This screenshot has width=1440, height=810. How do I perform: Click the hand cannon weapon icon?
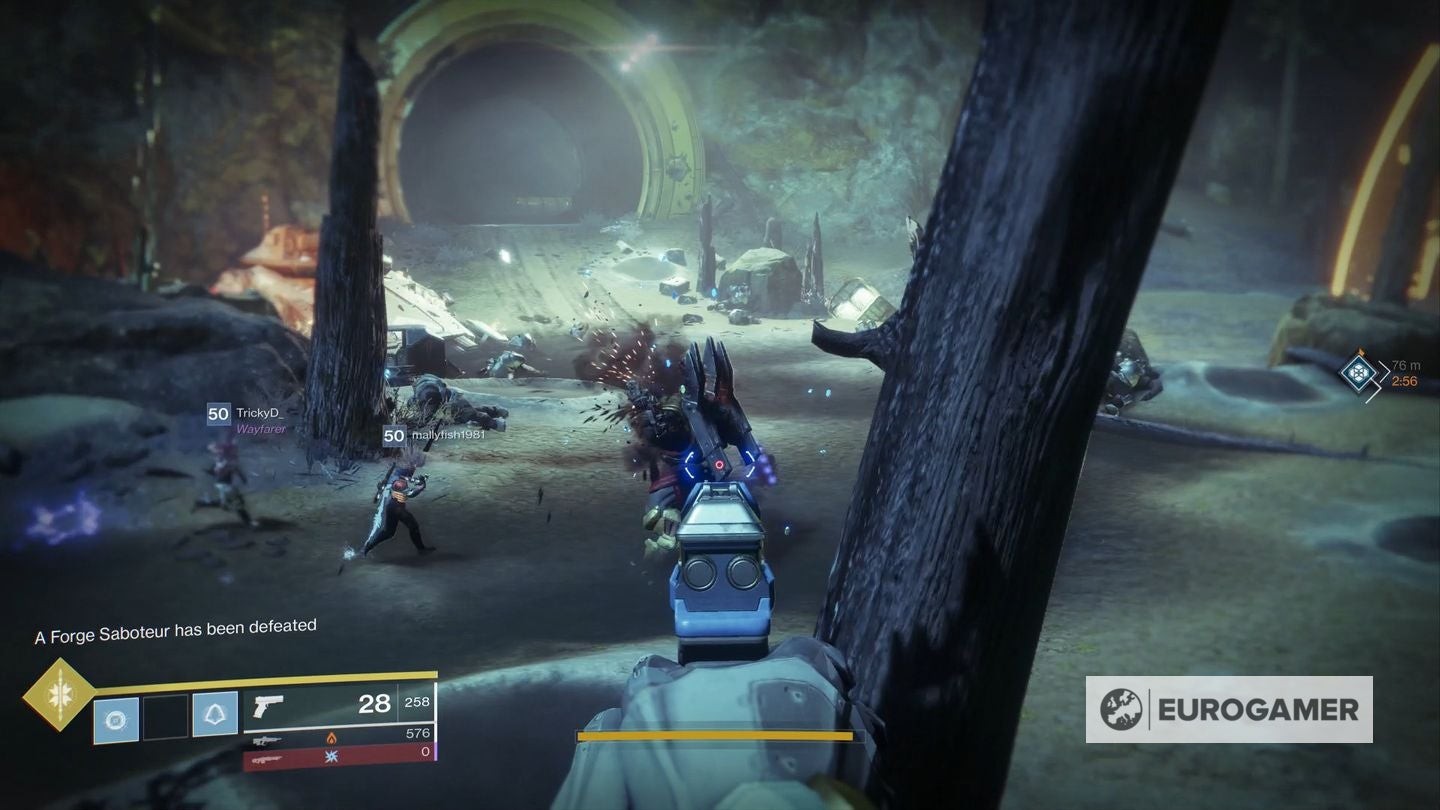pyautogui.click(x=268, y=706)
